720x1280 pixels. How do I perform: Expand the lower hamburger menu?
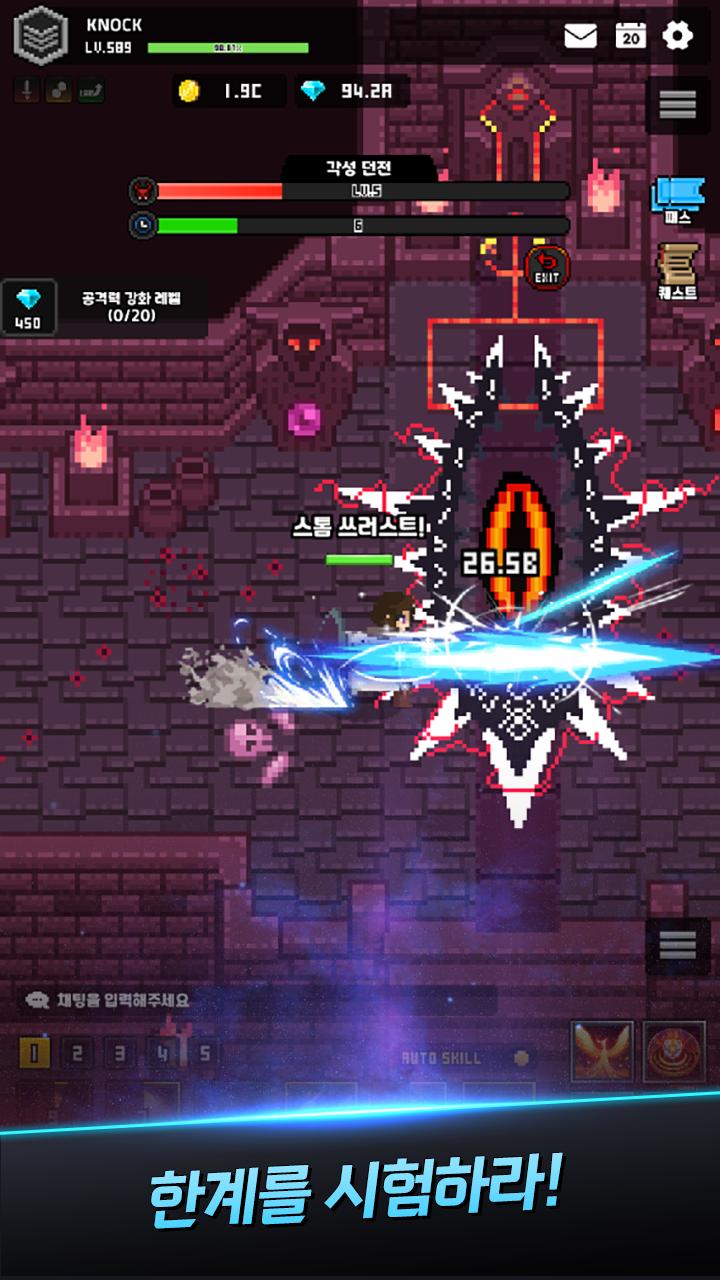[677, 945]
